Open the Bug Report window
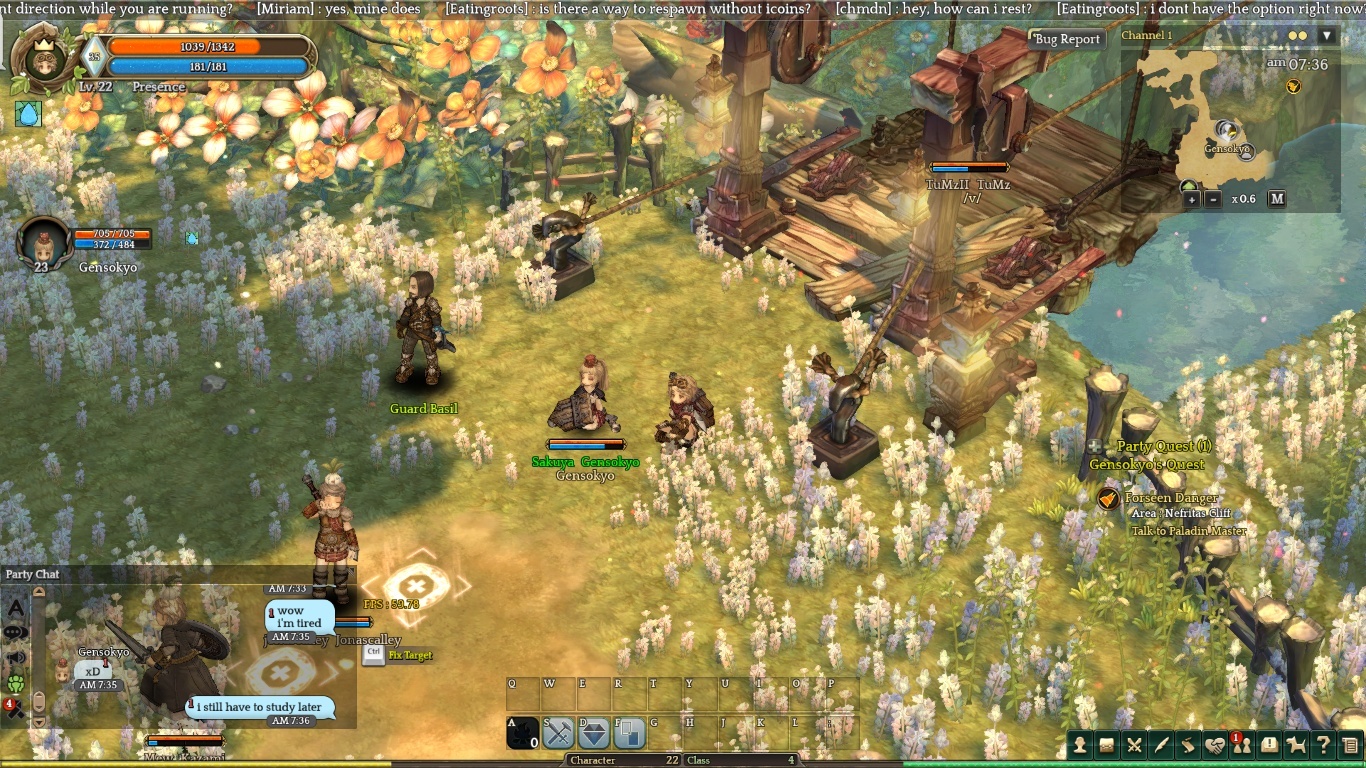 1067,39
